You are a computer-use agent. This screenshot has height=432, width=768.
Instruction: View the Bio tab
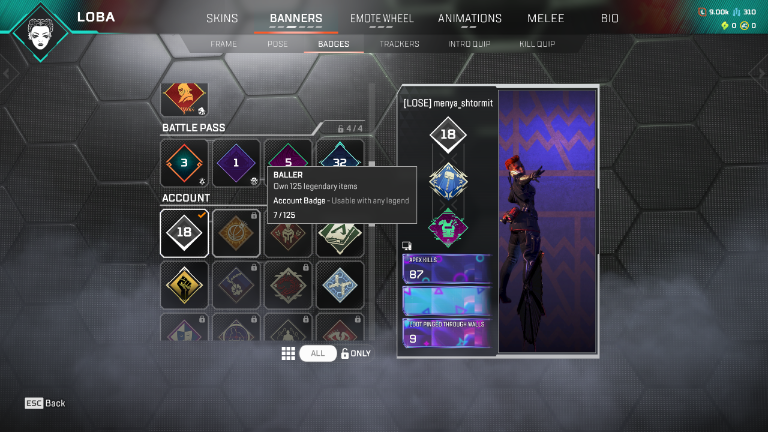609,18
